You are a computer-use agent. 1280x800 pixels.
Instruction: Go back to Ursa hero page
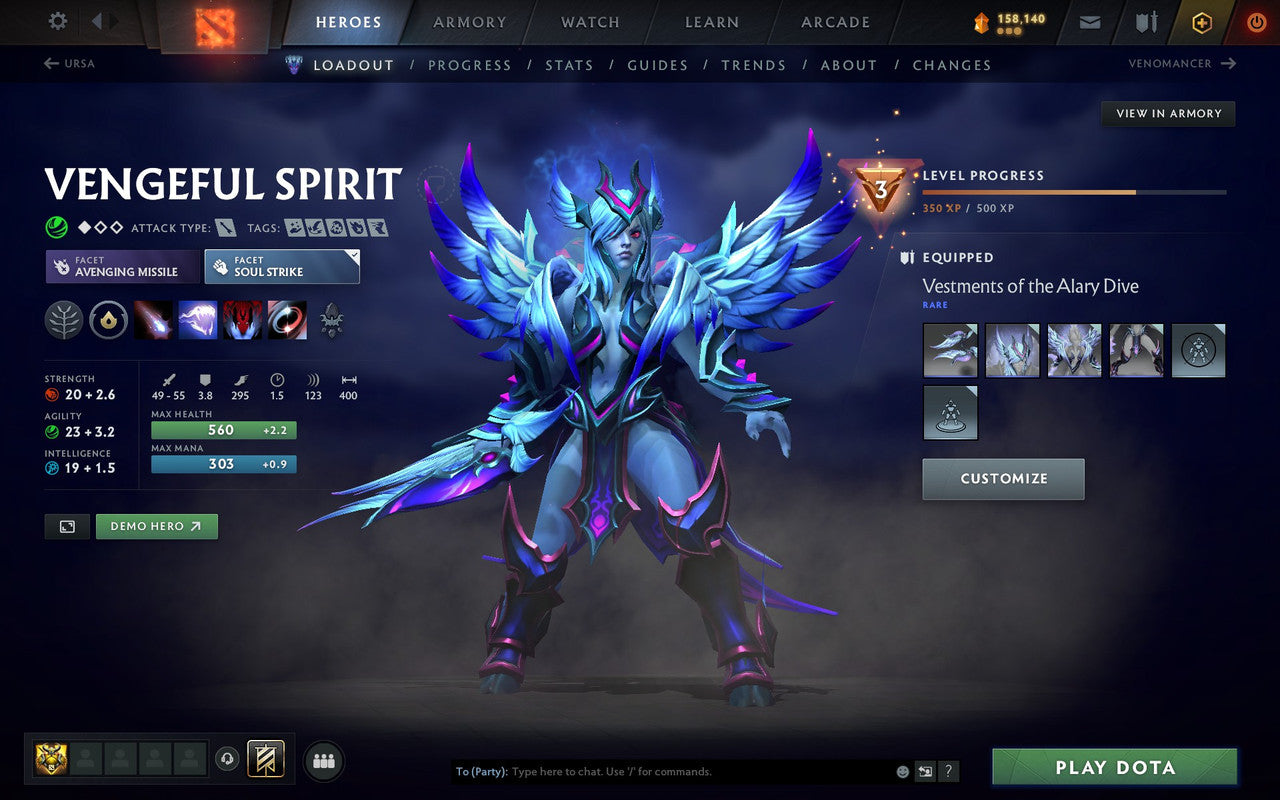(x=68, y=63)
